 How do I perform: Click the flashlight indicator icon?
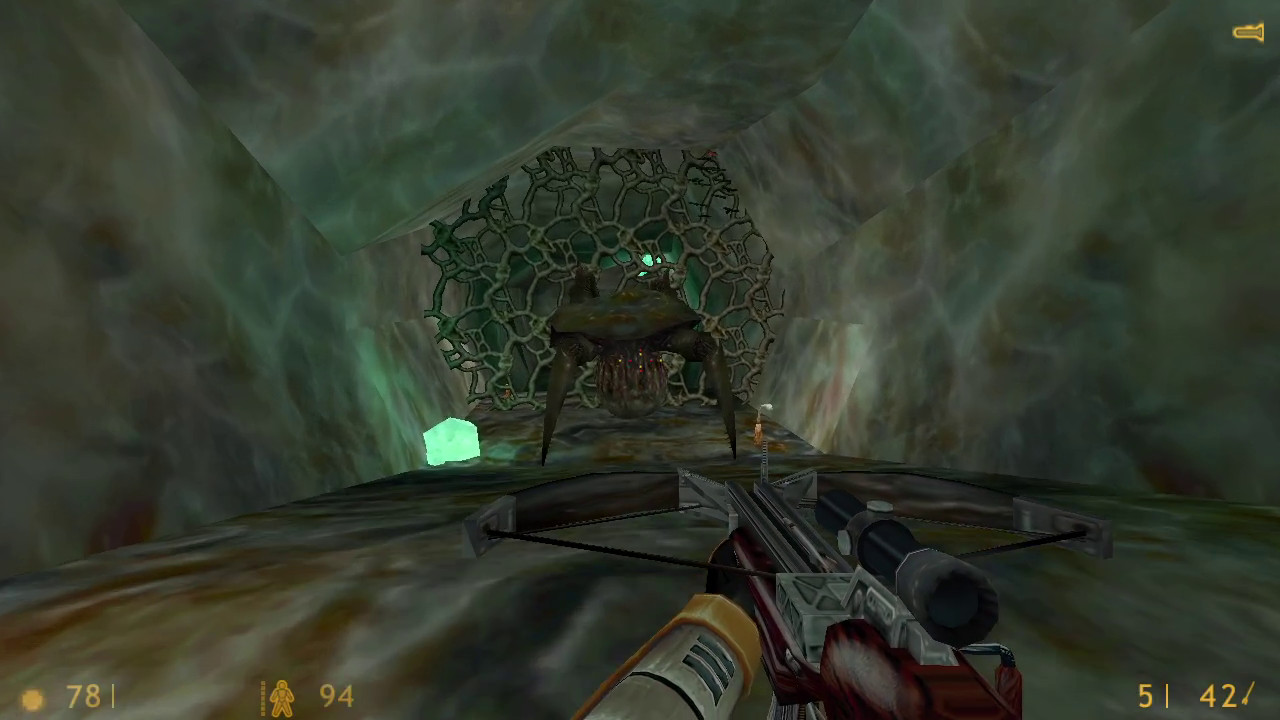point(1249,31)
